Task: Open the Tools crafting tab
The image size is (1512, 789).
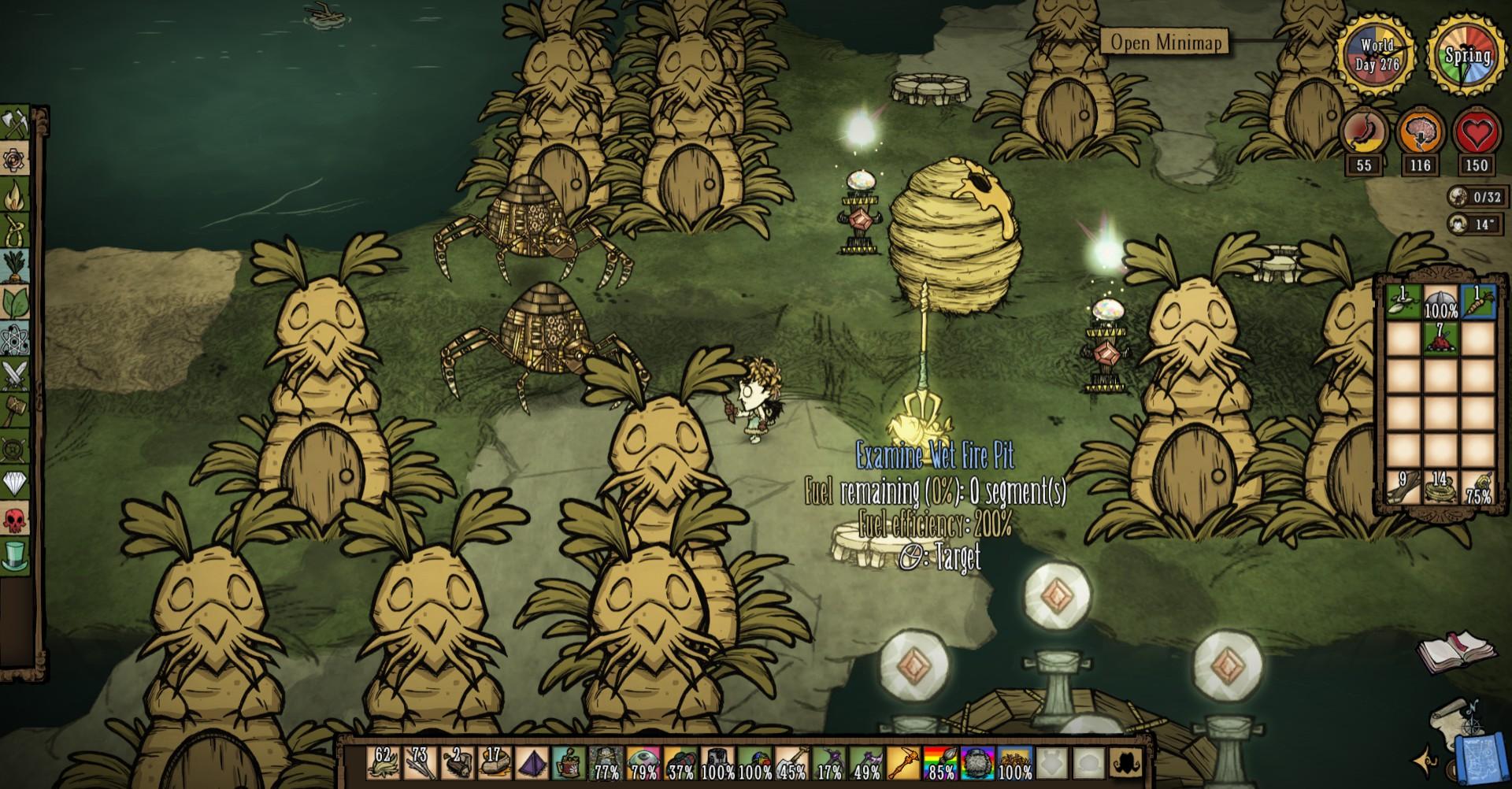Action: (x=17, y=124)
